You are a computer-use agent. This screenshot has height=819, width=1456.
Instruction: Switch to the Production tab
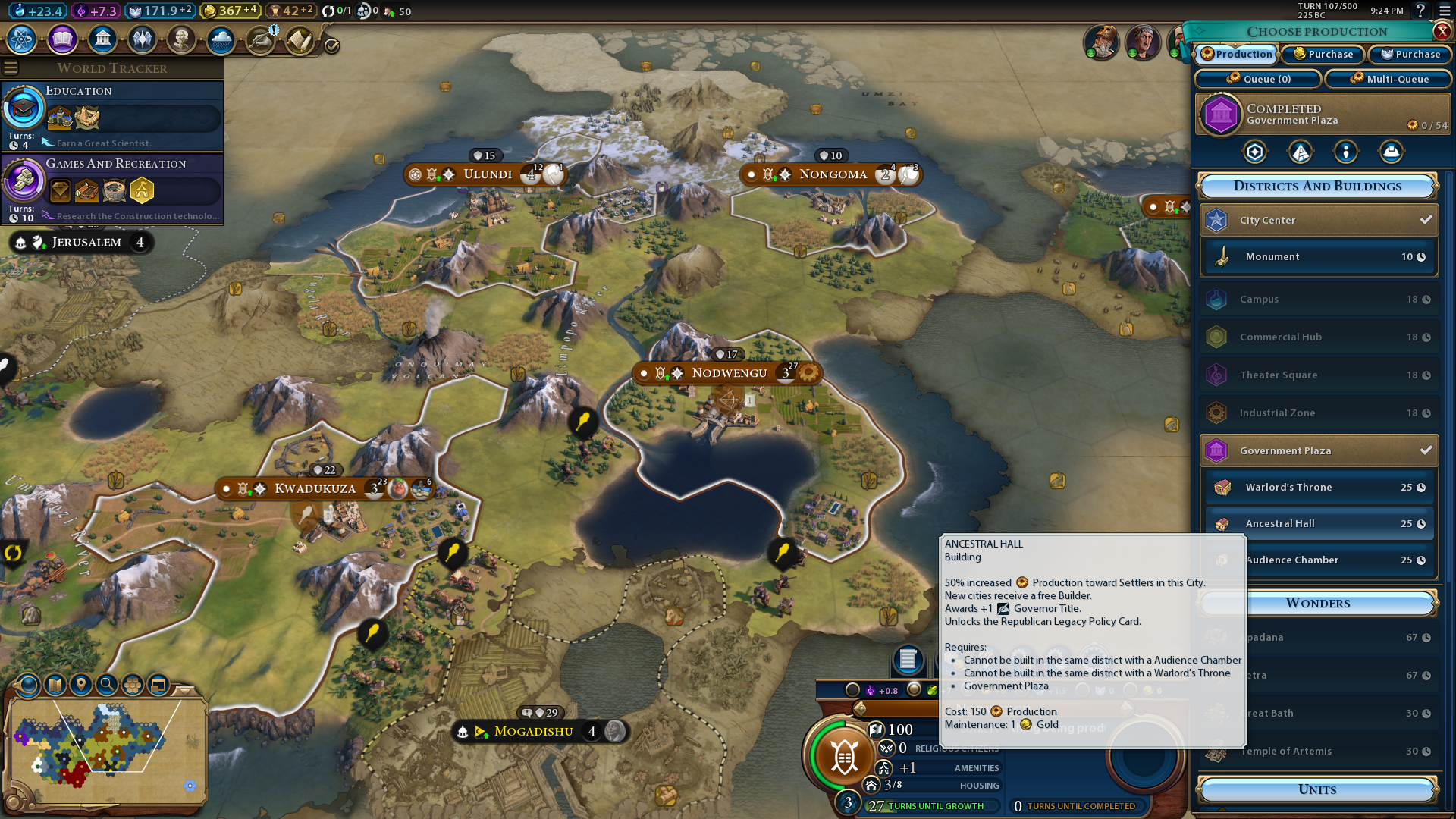point(1237,54)
